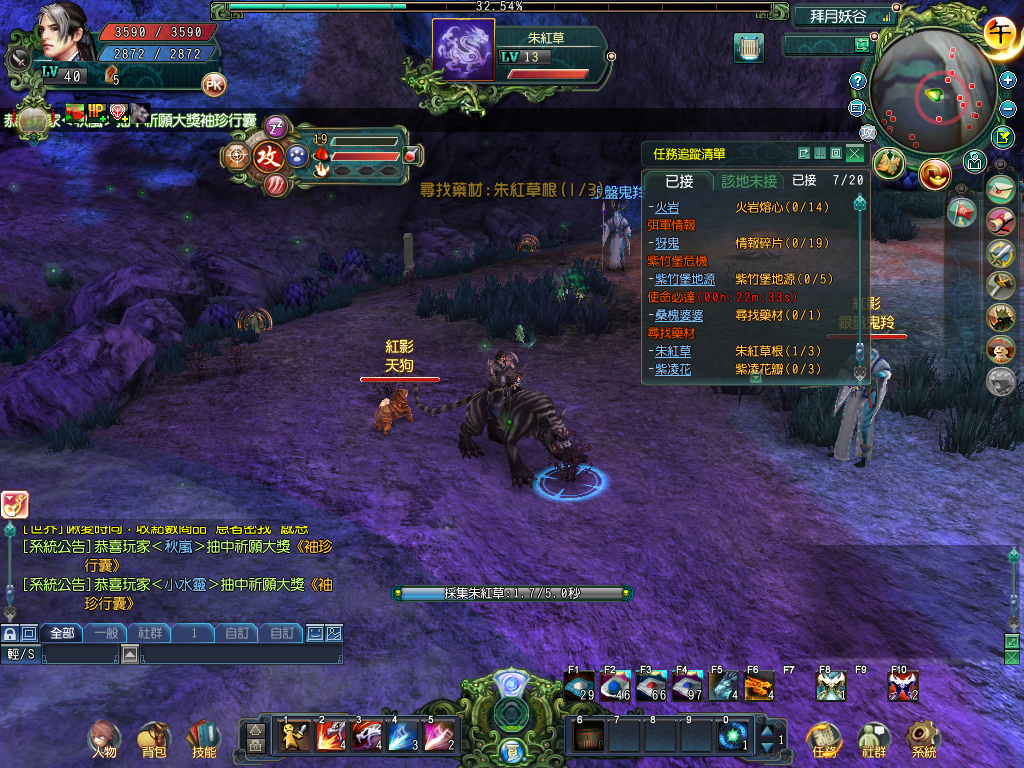Click the 紫竹堡地源 quest link
The height and width of the screenshot is (768, 1024).
684,279
